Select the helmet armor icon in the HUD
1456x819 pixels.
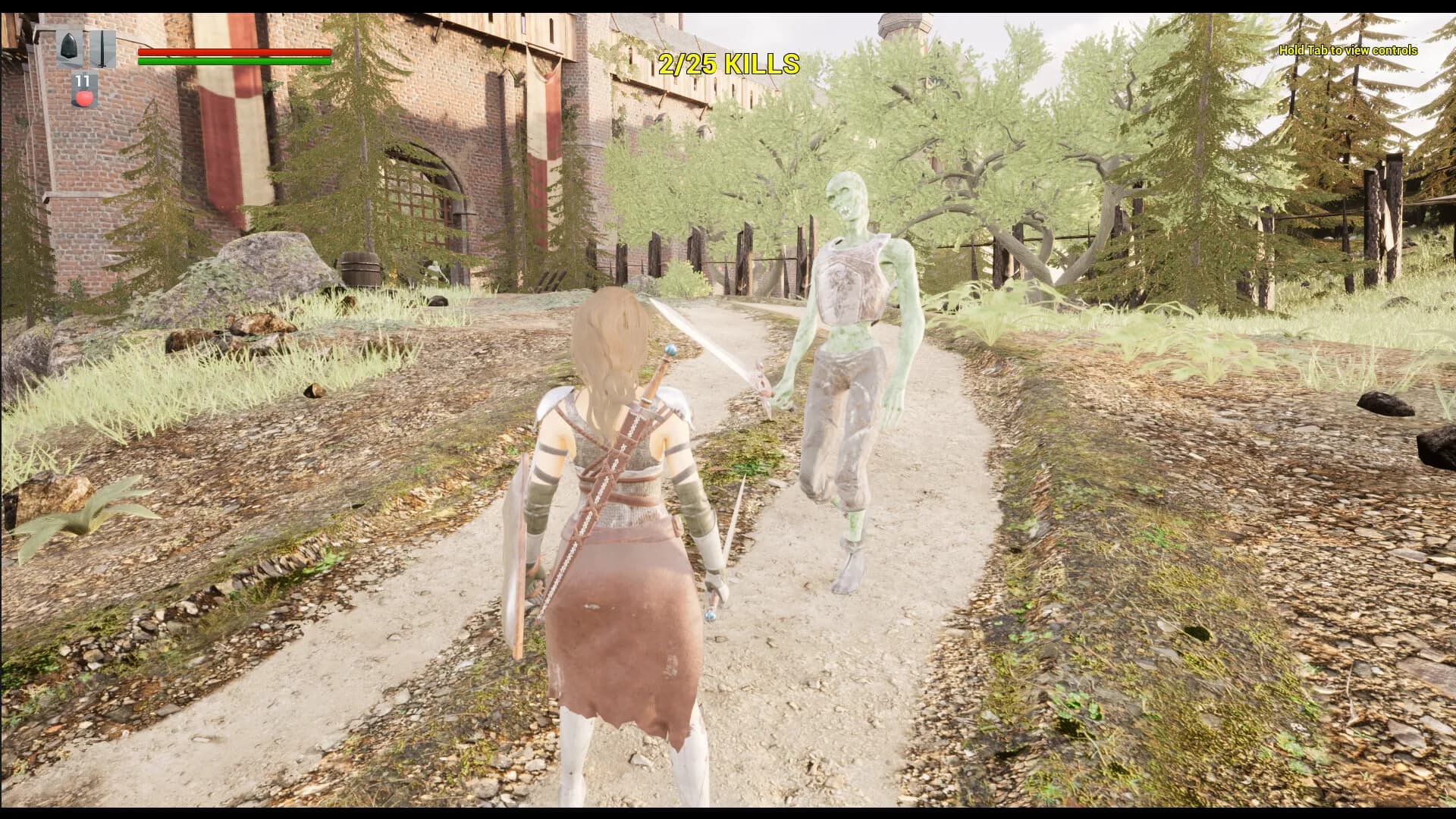[x=68, y=47]
